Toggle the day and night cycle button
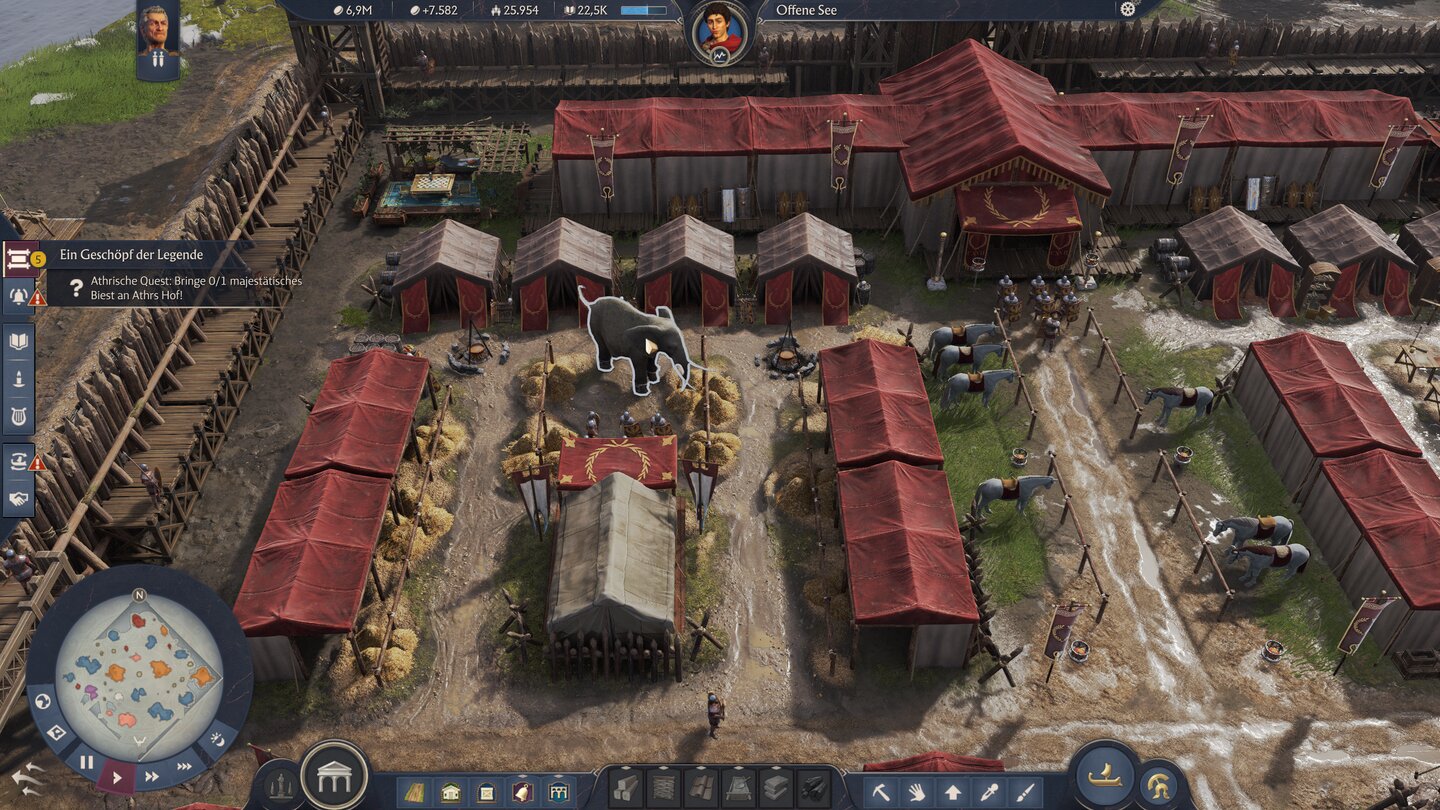The height and width of the screenshot is (810, 1440). [218, 740]
